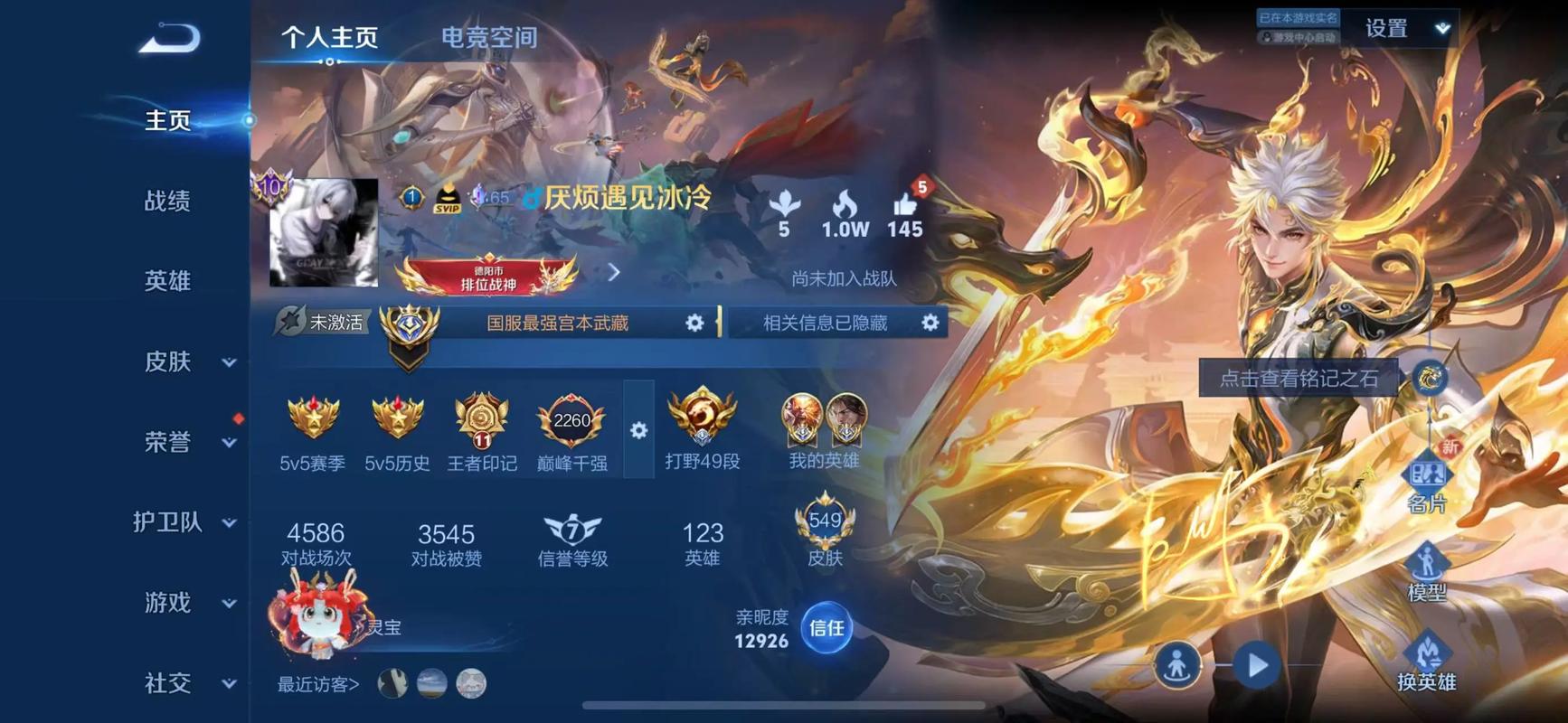Viewport: 1568px width, 723px height.
Task: Open 战绩 from the left sidebar
Action: [168, 201]
